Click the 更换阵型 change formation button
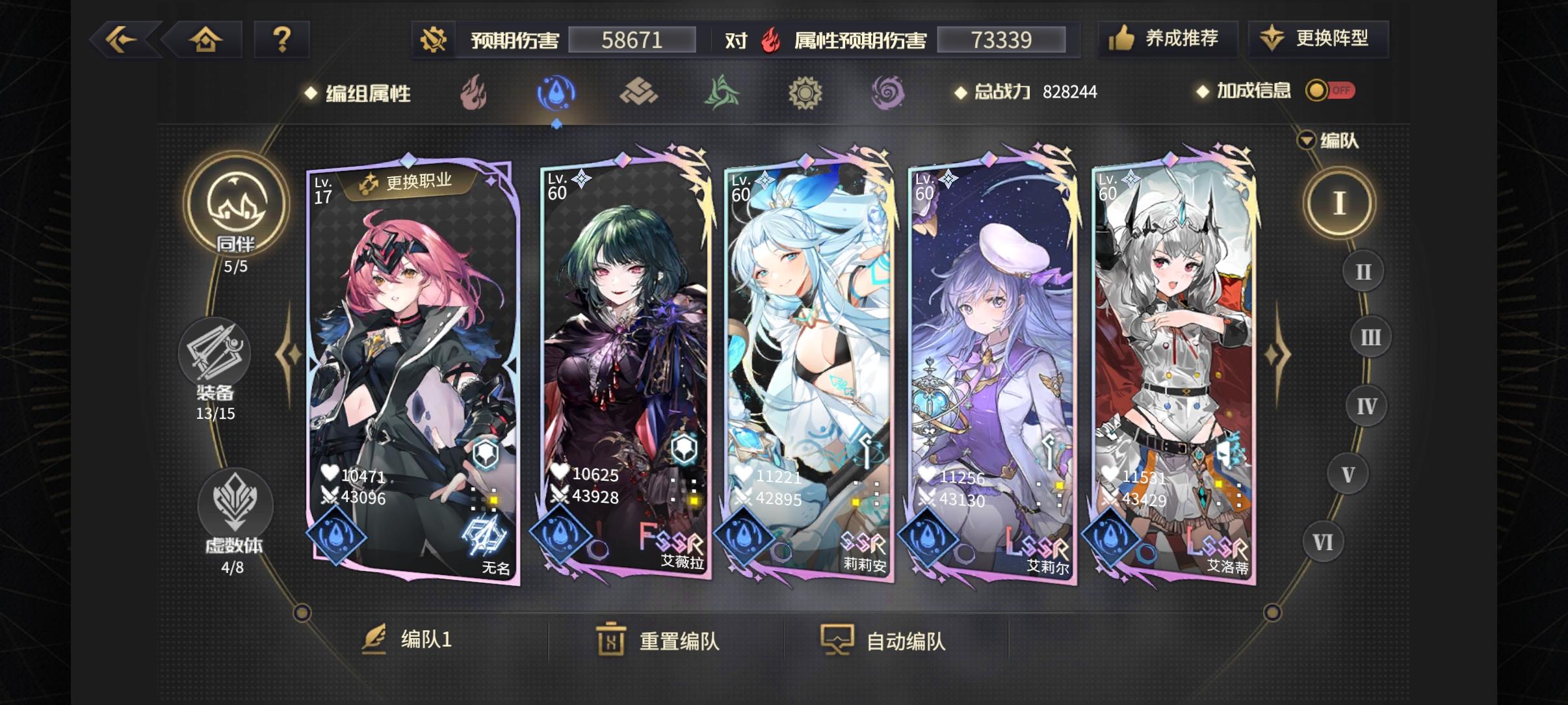 click(x=1320, y=38)
